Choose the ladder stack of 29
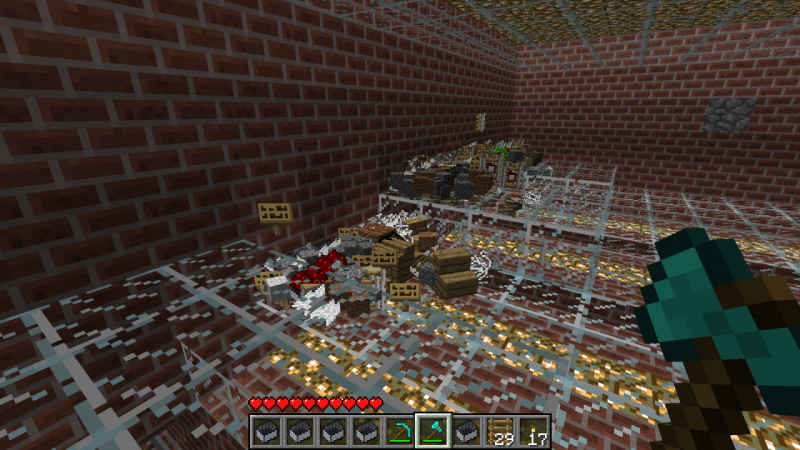This screenshot has height=450, width=800. click(x=499, y=432)
